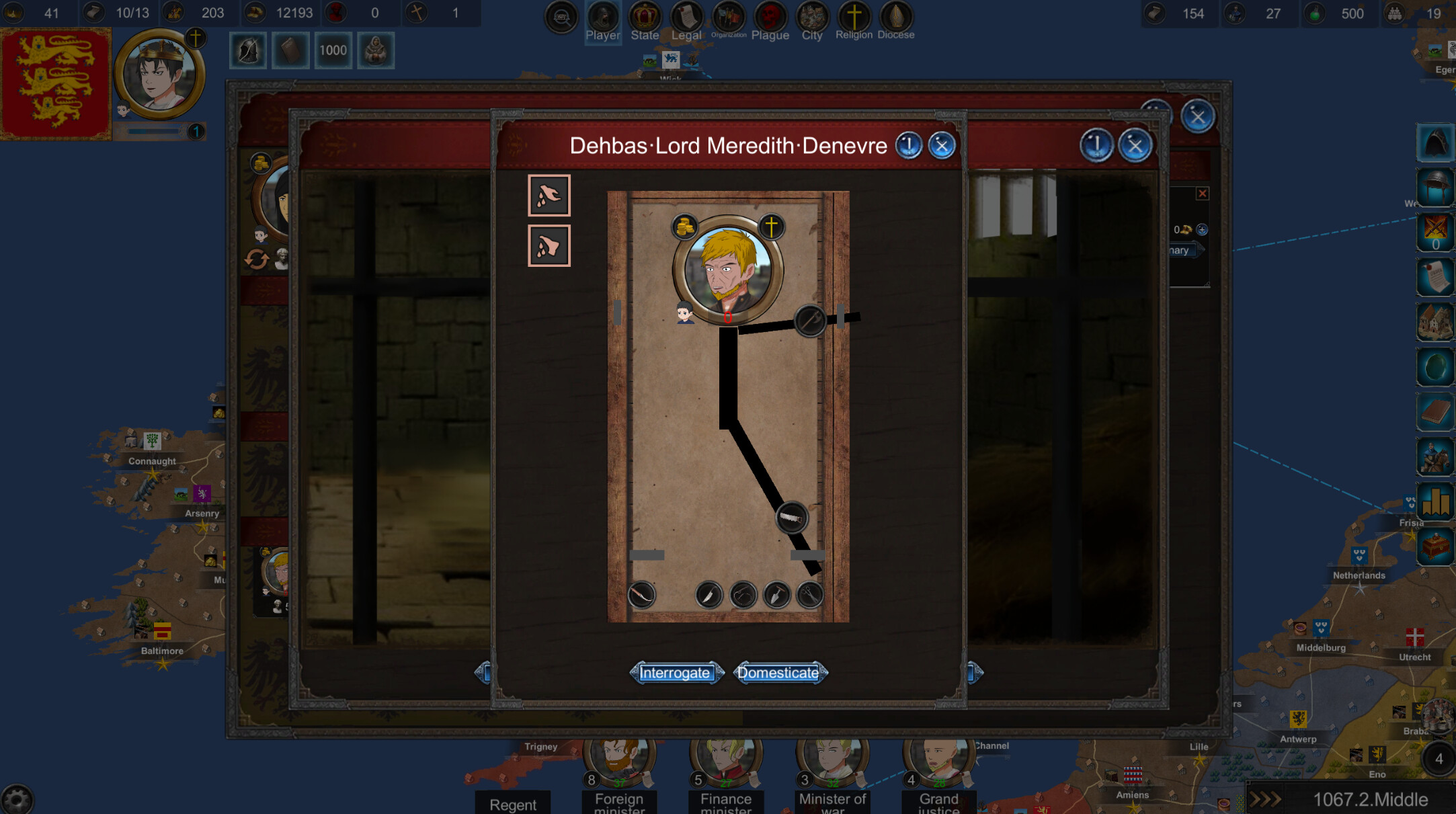Choose the scissors tool on the bottom row
The height and width of the screenshot is (814, 1456).
(809, 596)
